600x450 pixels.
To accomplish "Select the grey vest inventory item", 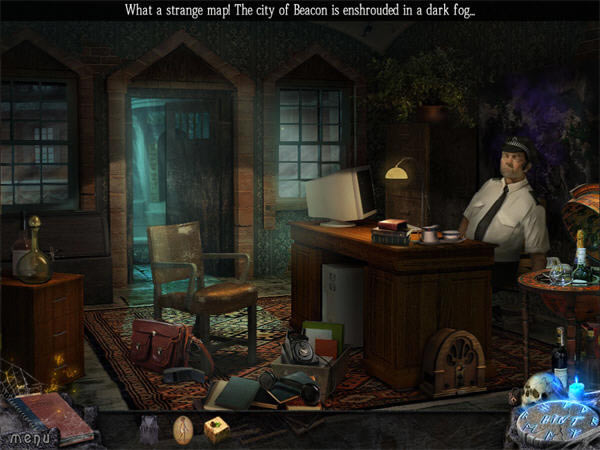I will click(149, 430).
